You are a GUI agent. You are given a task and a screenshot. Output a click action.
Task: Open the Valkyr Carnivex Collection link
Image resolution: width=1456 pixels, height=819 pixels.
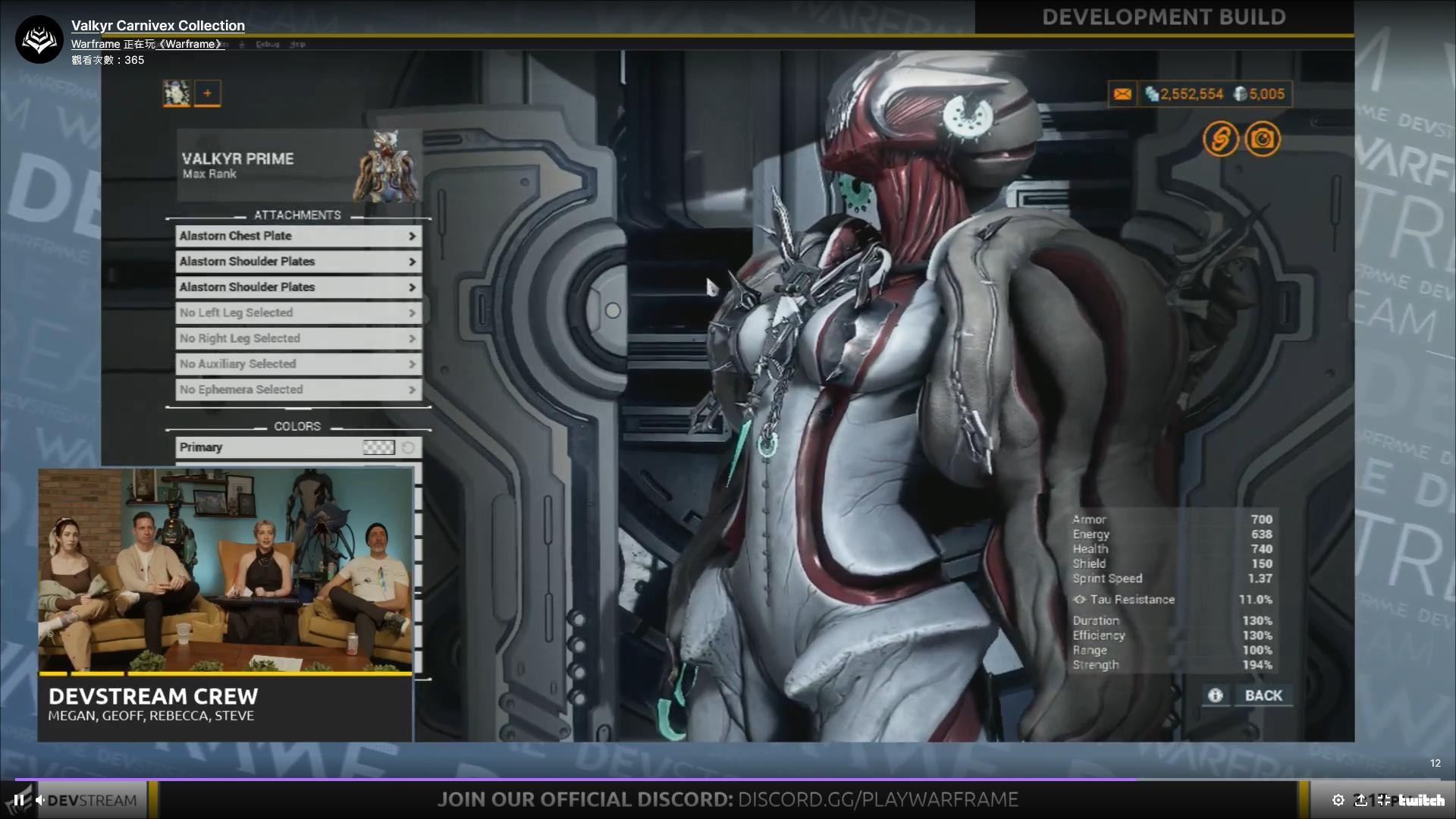pos(158,25)
